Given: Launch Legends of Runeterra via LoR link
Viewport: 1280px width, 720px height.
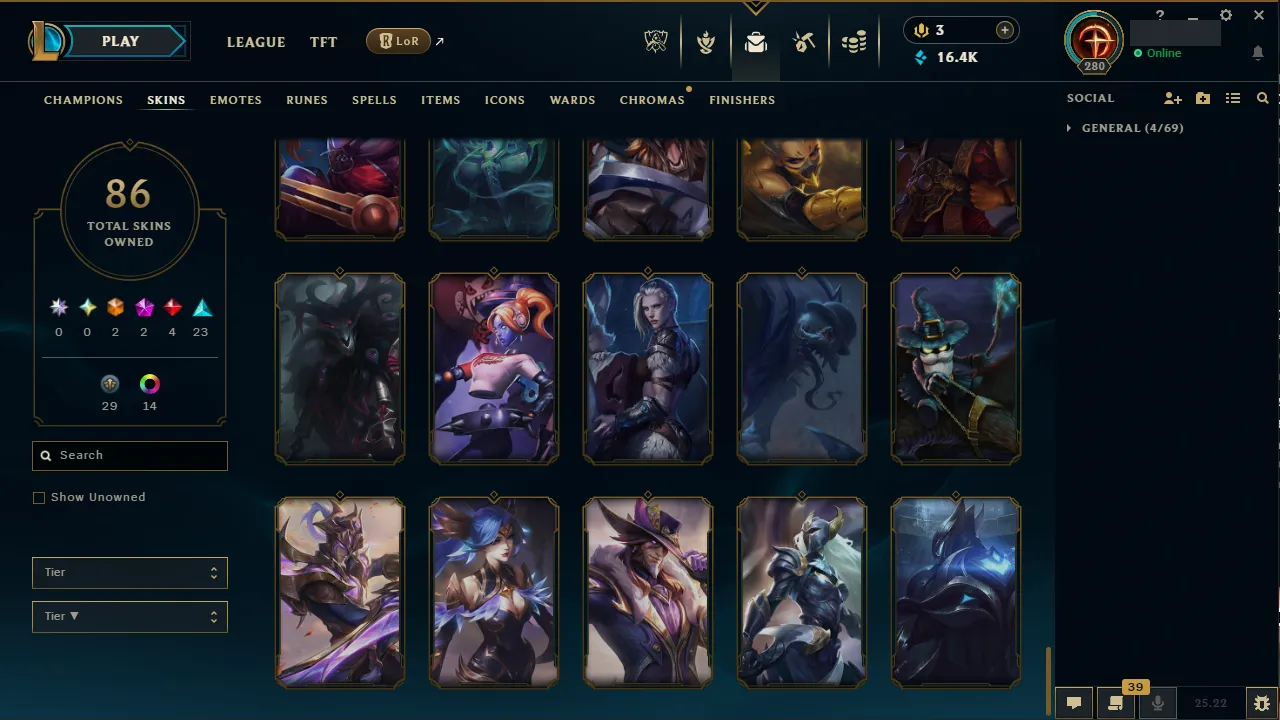Looking at the screenshot, I should 399,41.
